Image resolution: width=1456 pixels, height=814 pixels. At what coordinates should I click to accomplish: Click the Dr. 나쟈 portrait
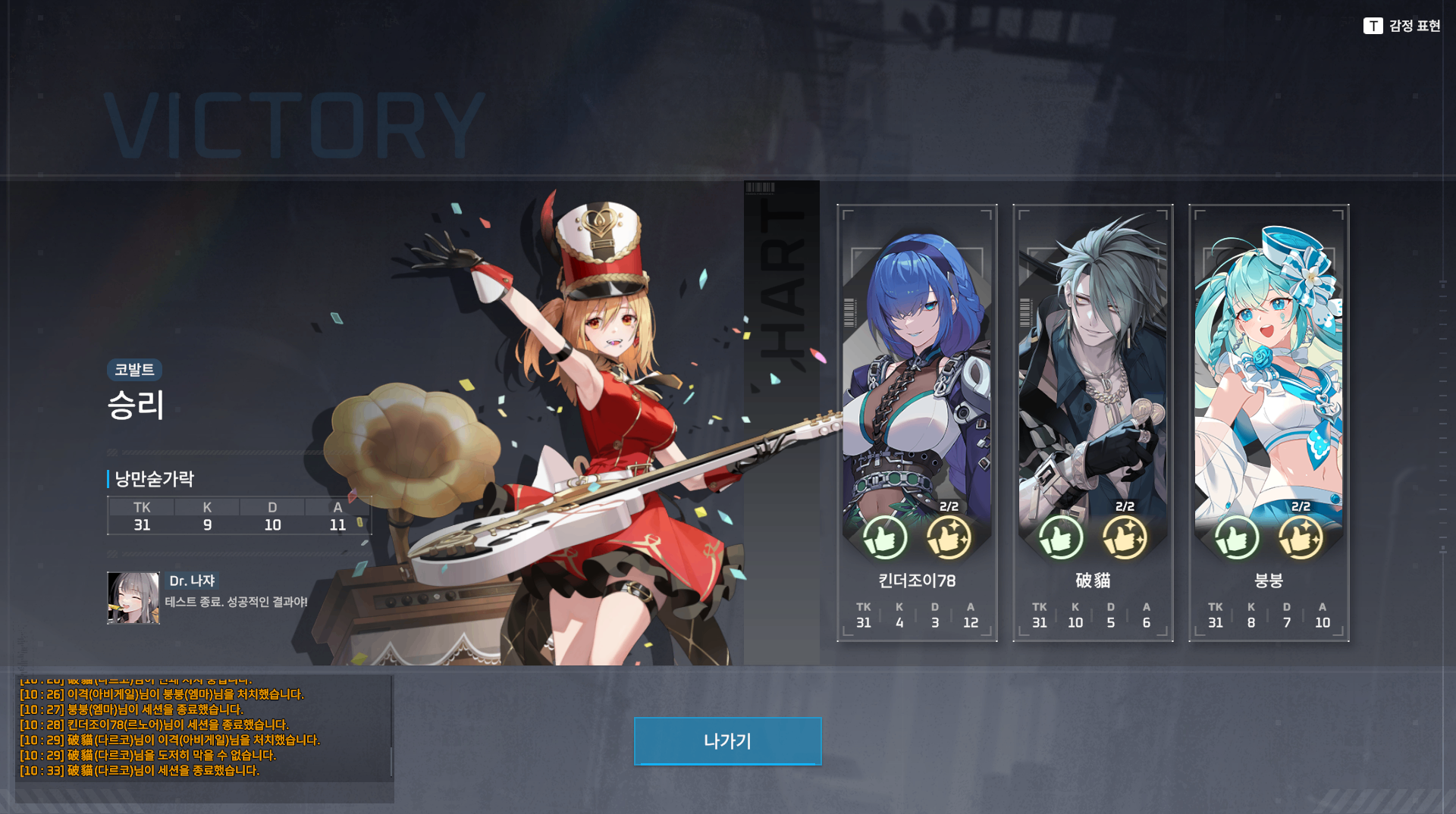coord(133,598)
